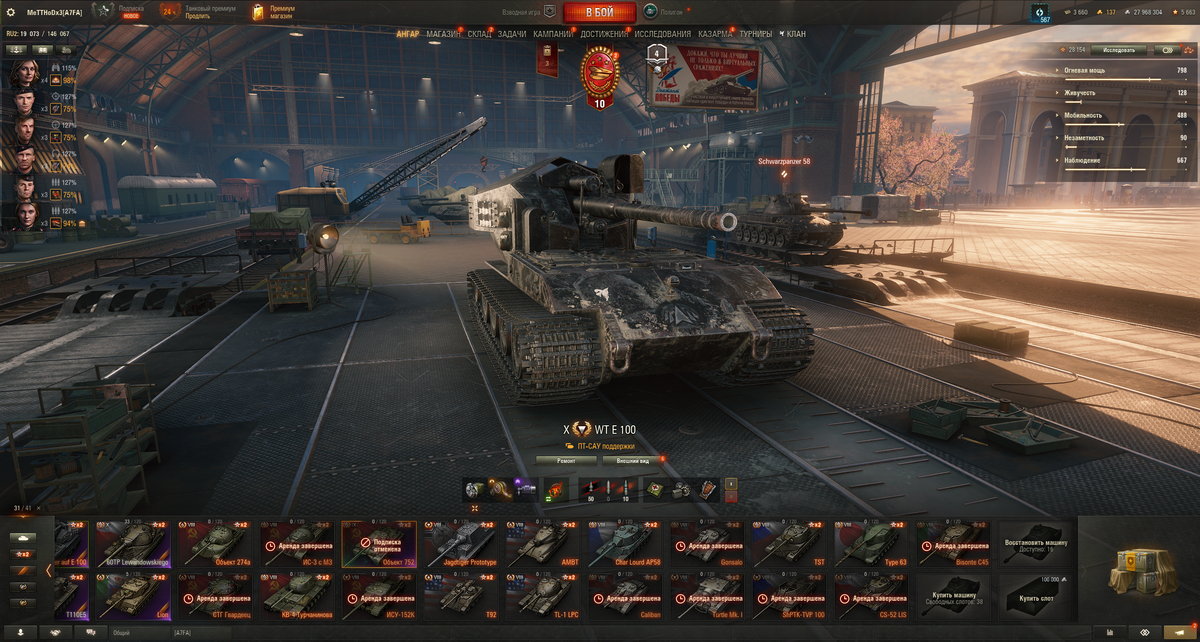Screen dimensions: 1200x642
Task: Open the «Внешний вид» appearance button
Action: tap(632, 460)
